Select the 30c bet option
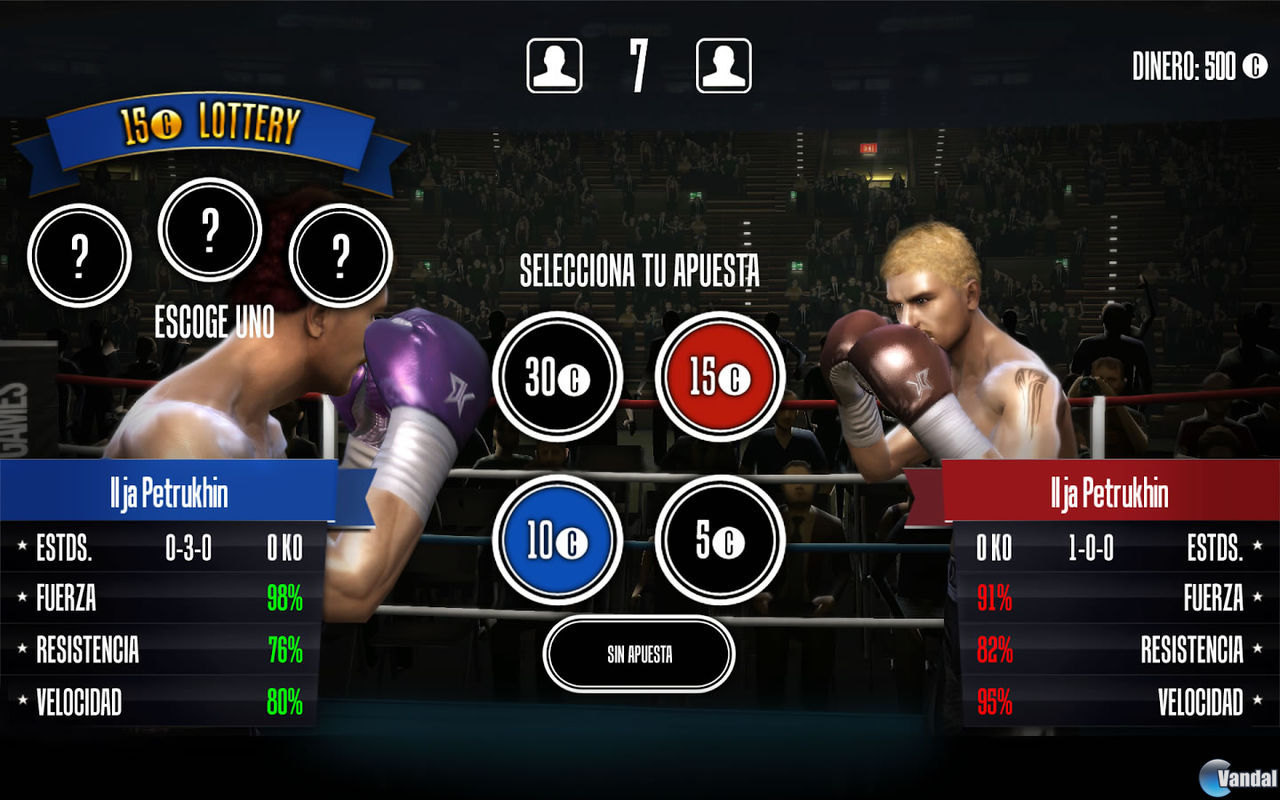Viewport: 1280px width, 800px height. (x=557, y=378)
